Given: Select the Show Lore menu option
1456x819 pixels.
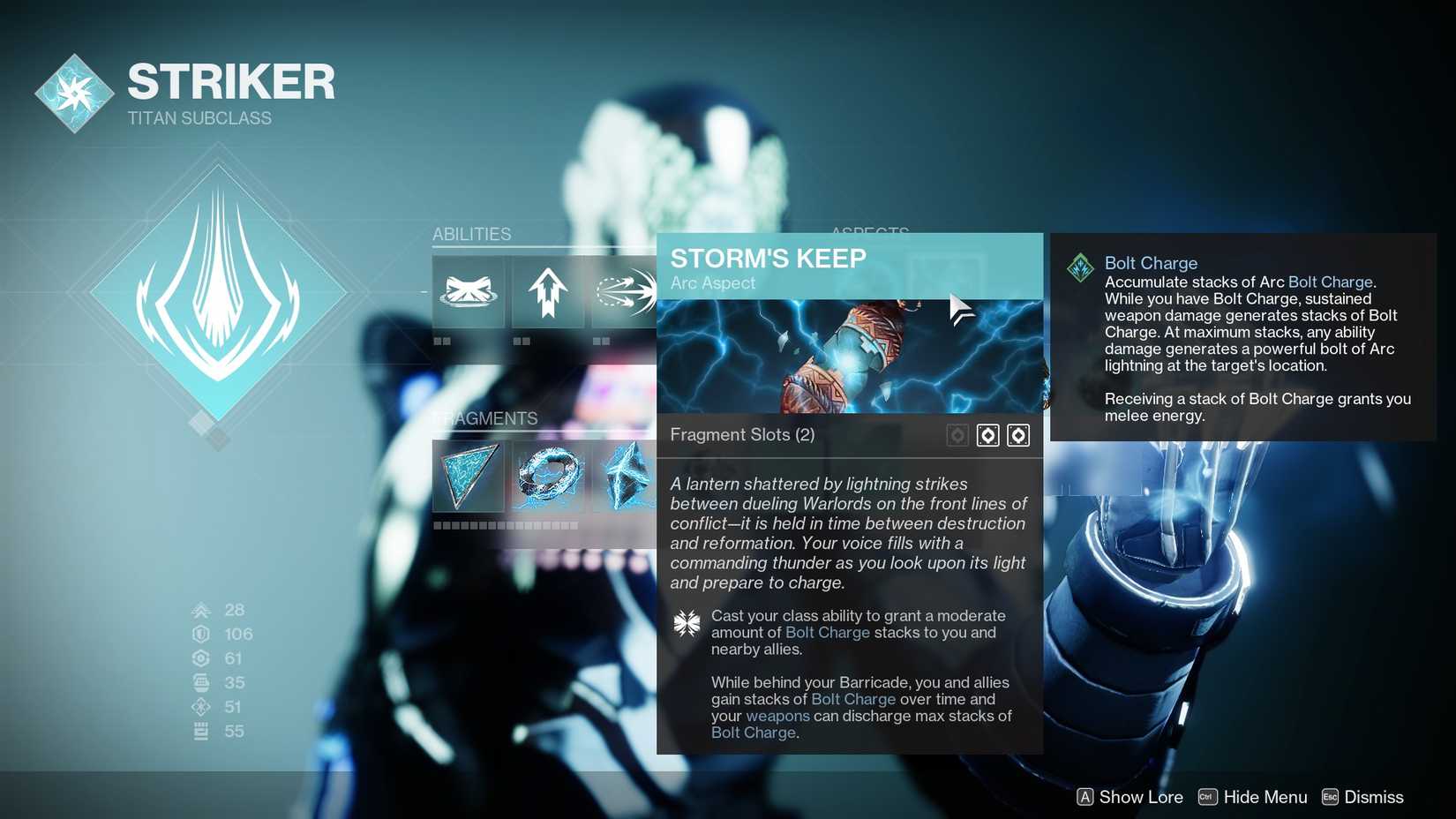Looking at the screenshot, I should coord(1140,797).
